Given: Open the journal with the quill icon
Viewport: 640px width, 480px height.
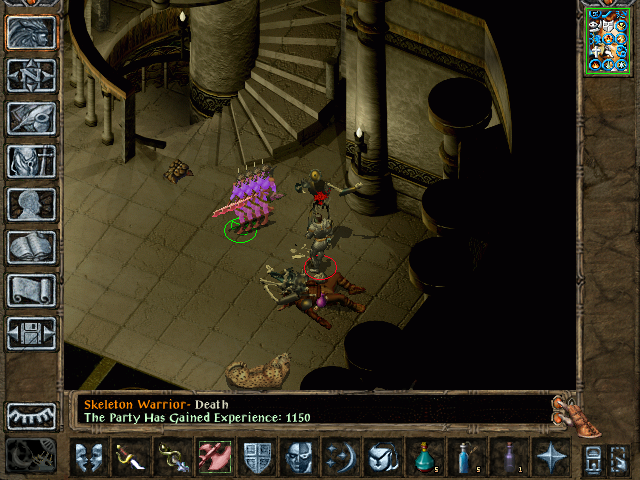Looking at the screenshot, I should tap(31, 118).
